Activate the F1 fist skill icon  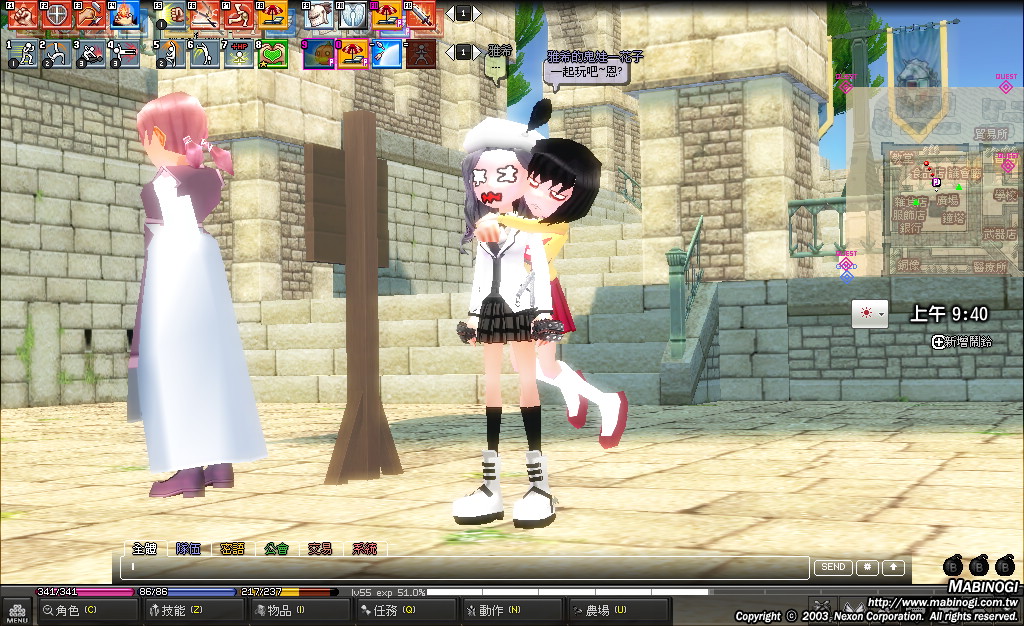(23, 14)
